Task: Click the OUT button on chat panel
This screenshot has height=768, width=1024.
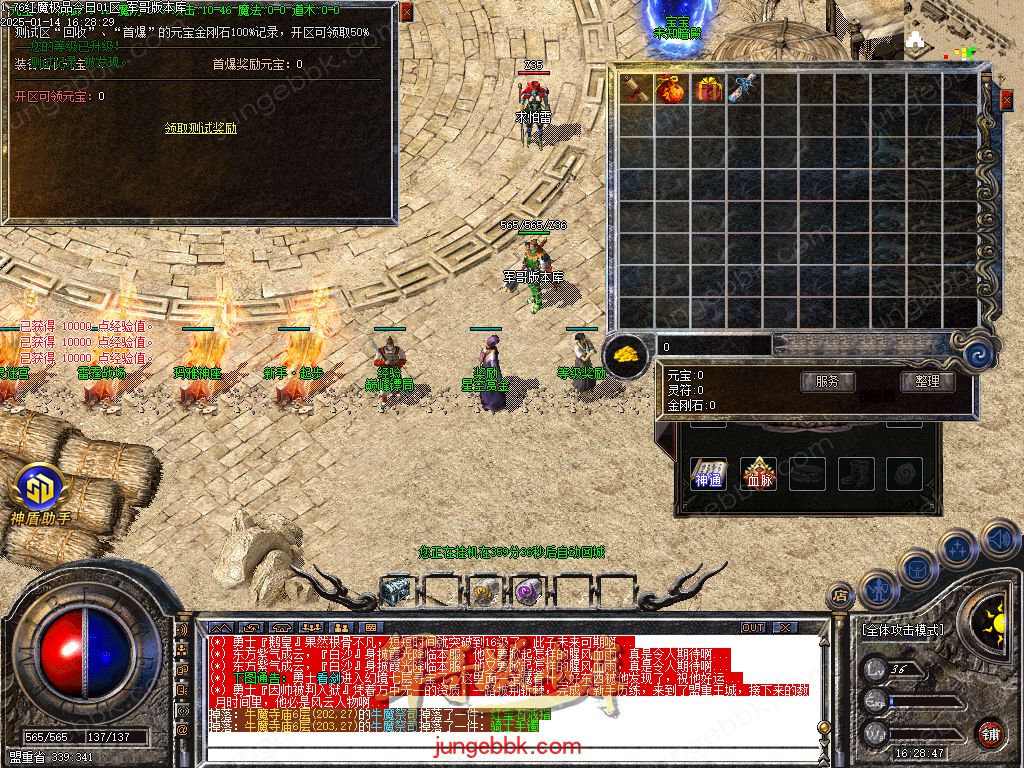Action: 753,627
